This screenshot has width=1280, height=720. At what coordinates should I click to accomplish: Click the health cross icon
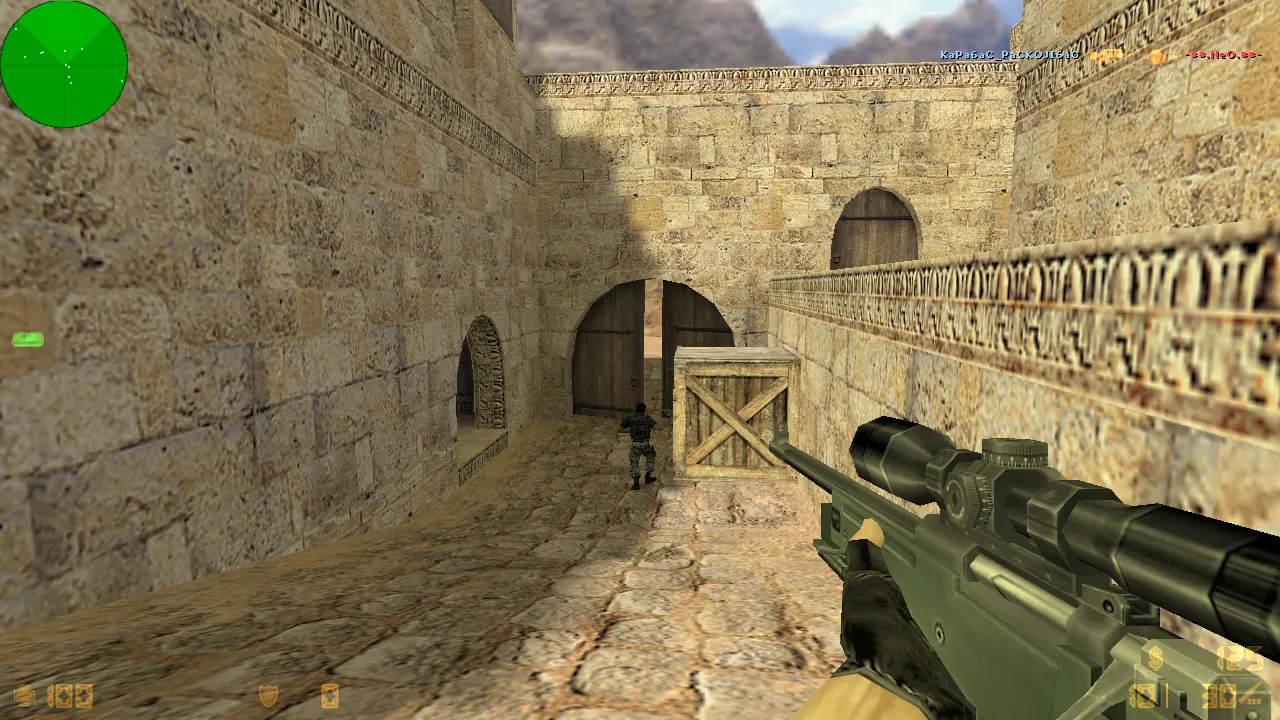(25, 695)
